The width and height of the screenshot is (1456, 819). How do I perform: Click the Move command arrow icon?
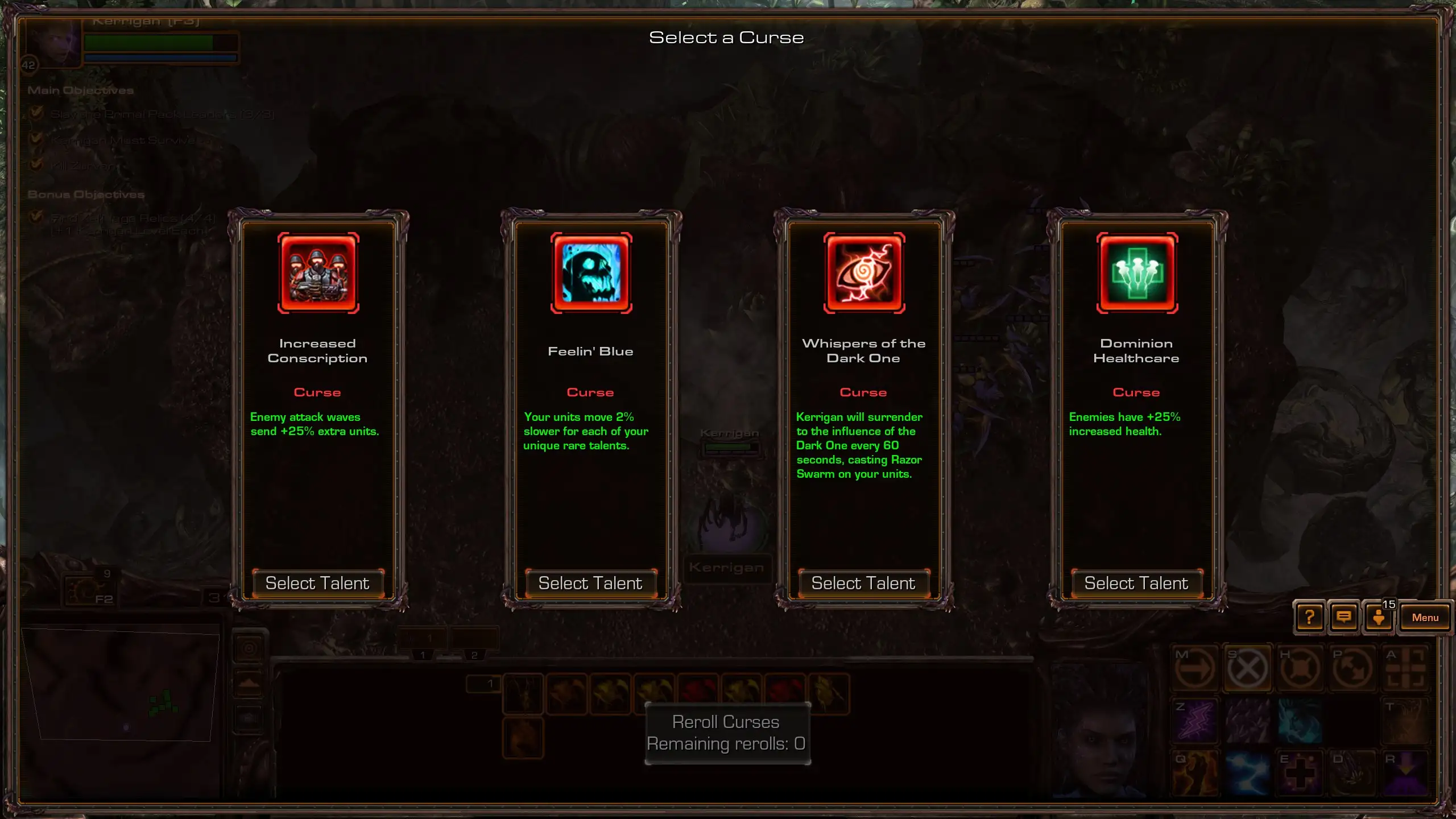[1194, 668]
